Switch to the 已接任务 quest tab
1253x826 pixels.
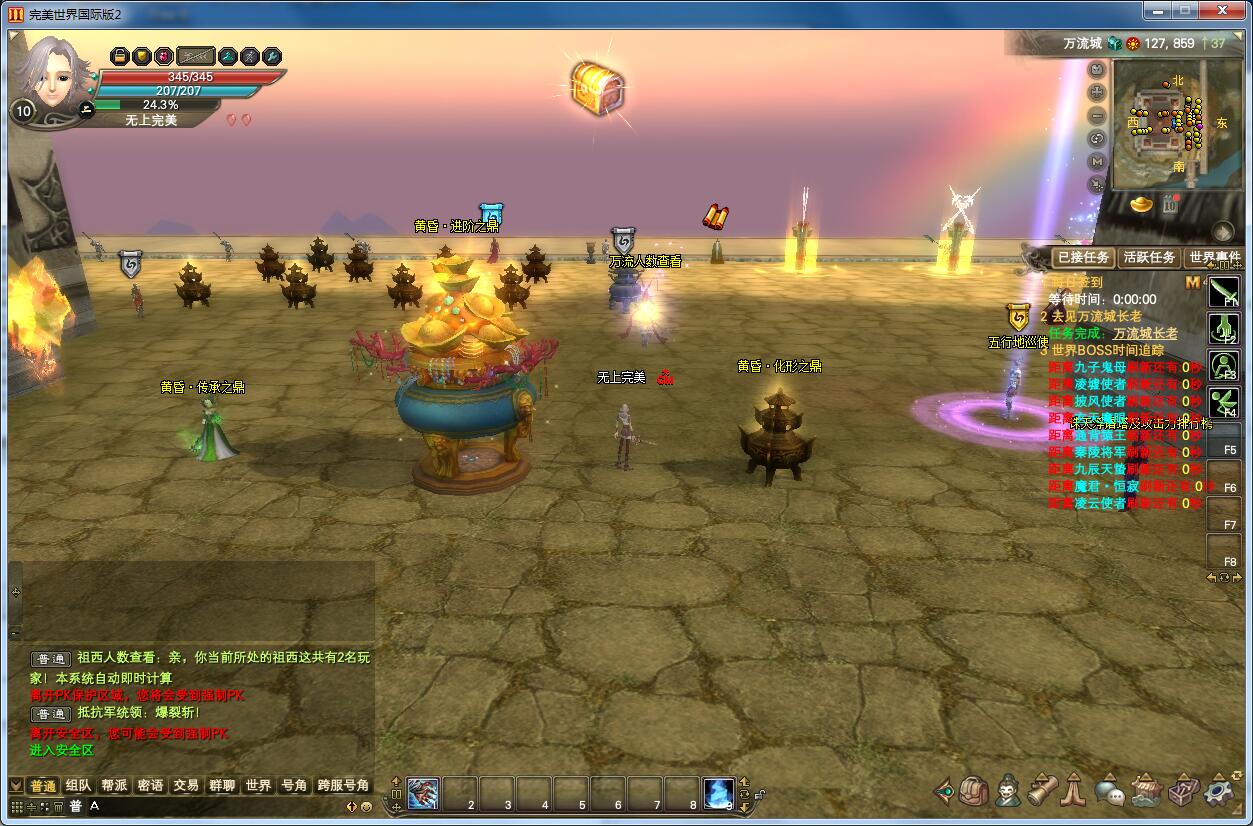[x=1082, y=257]
